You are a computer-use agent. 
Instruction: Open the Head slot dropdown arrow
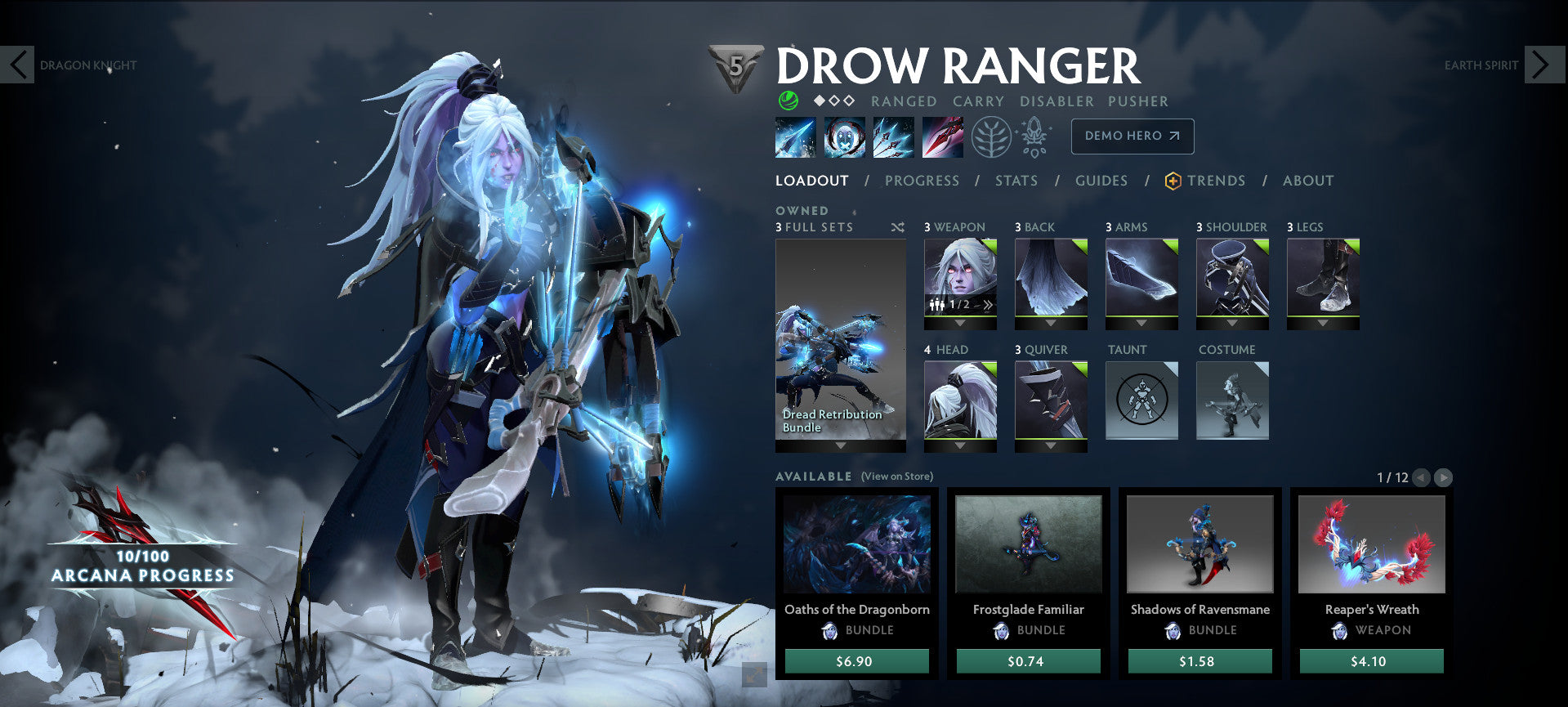point(959,445)
